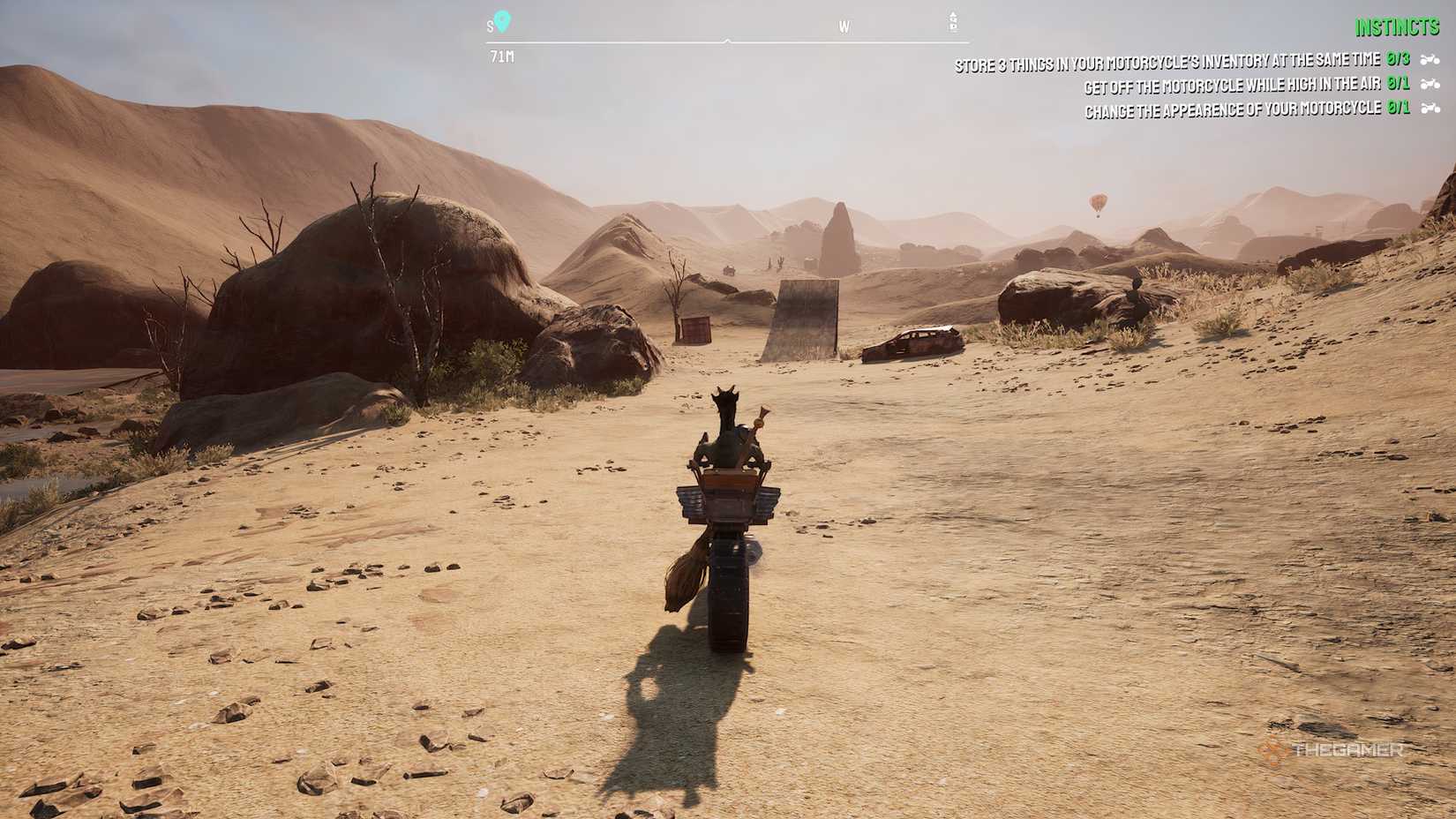Image resolution: width=1456 pixels, height=819 pixels.
Task: Expand the center chevron on the compass bar
Action: point(727,39)
